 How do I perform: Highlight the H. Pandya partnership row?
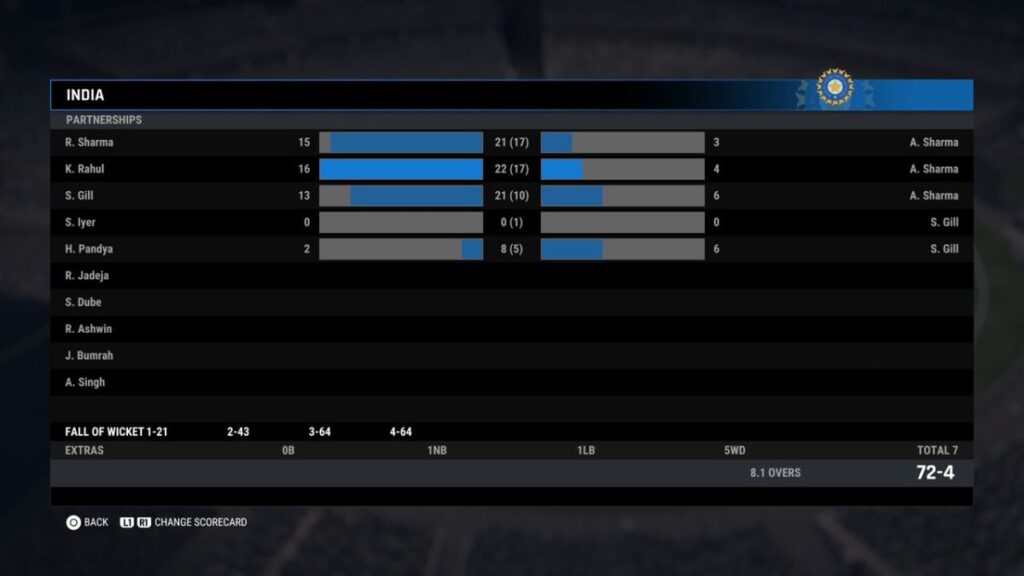point(511,249)
